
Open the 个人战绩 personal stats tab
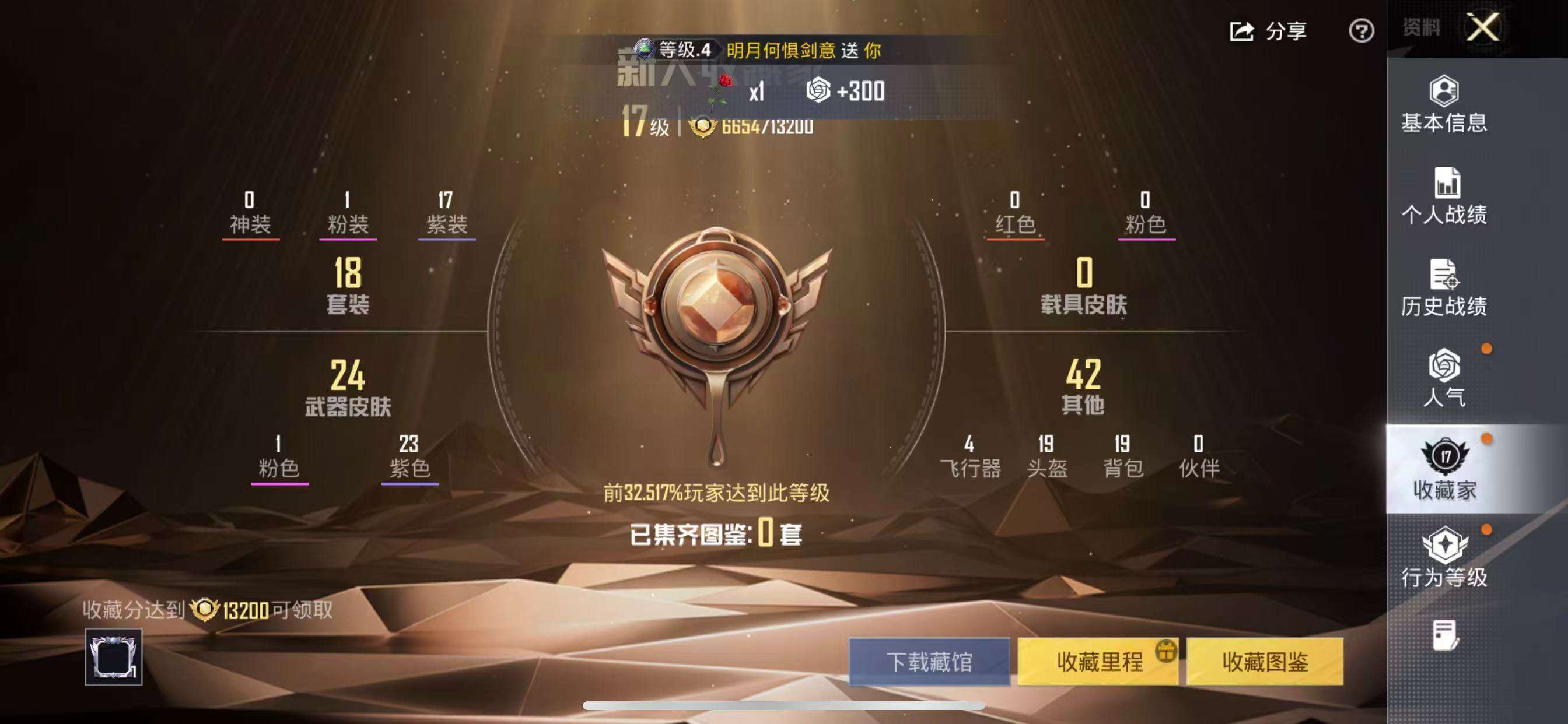[1444, 196]
